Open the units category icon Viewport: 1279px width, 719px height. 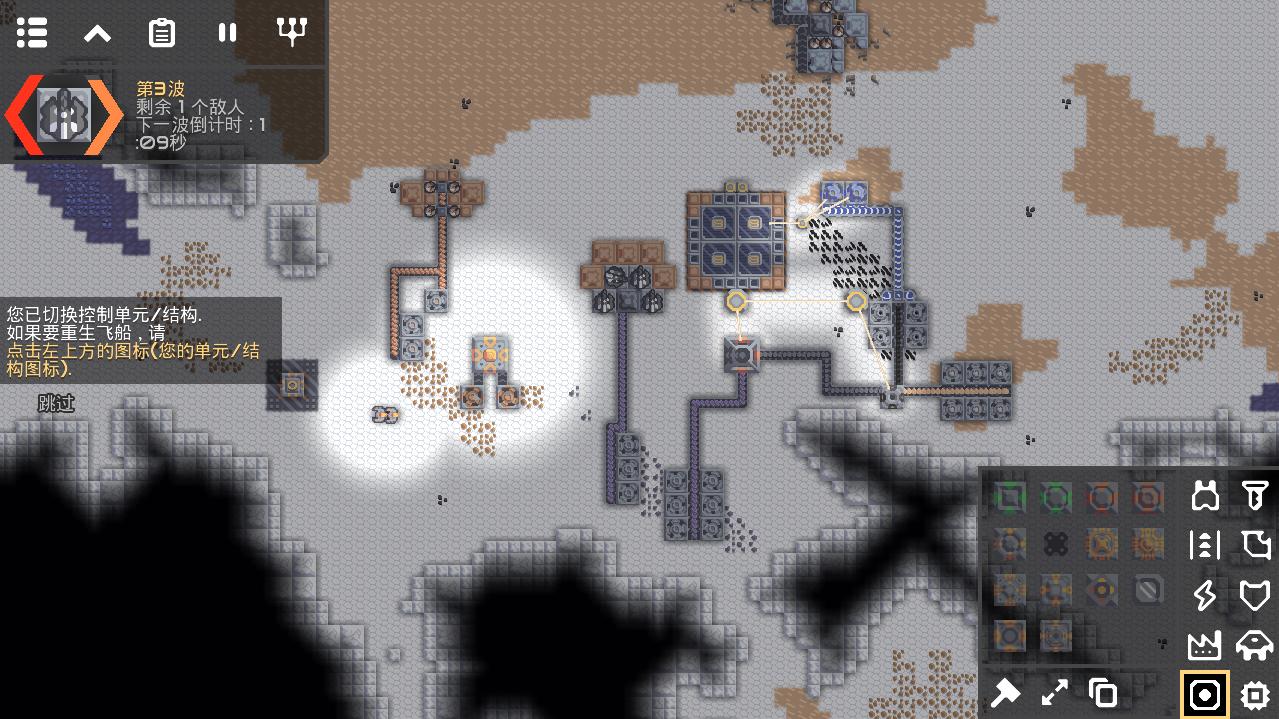(1254, 645)
